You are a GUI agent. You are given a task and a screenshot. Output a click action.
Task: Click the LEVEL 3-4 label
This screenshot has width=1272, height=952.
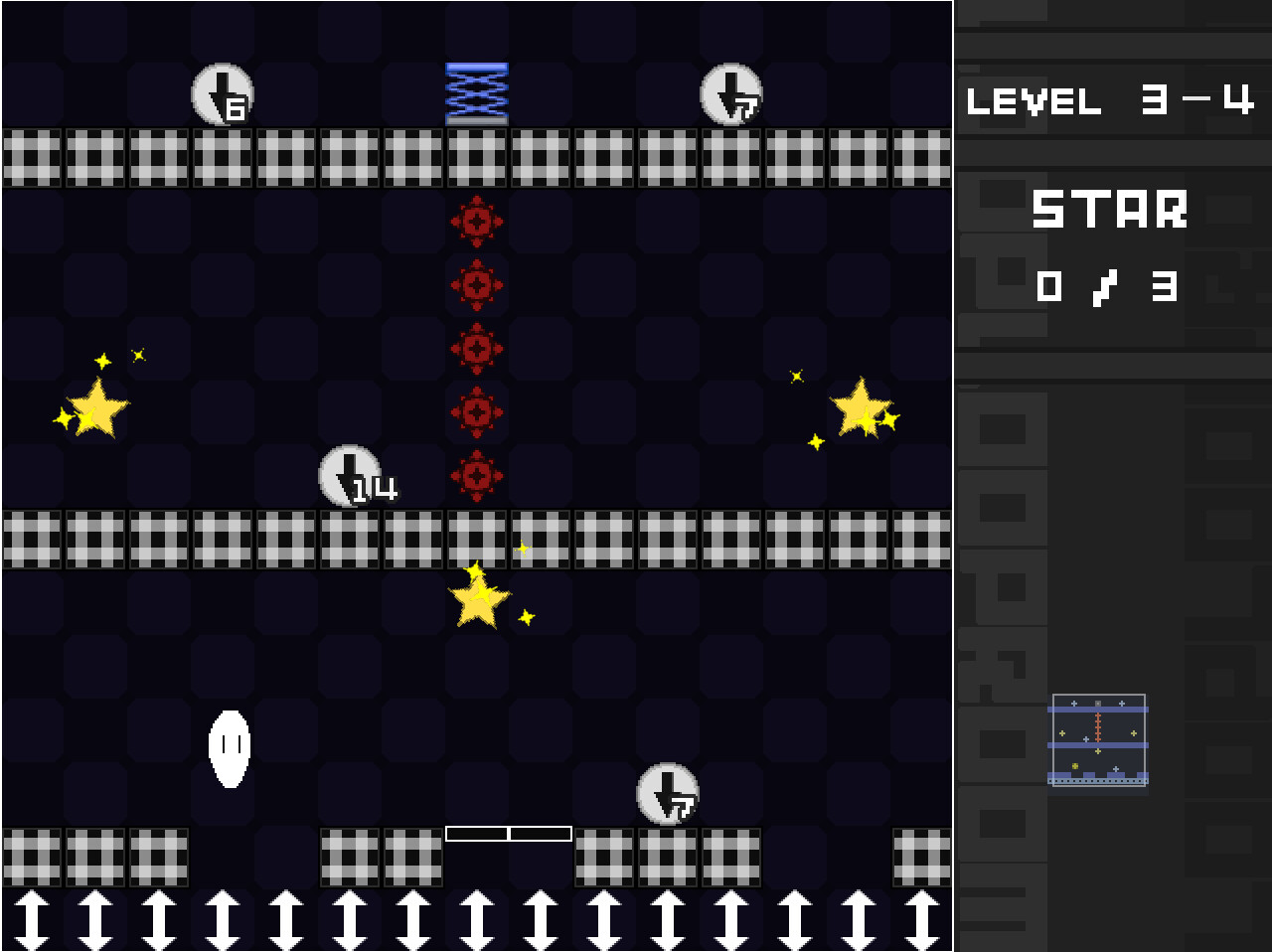click(x=1108, y=102)
